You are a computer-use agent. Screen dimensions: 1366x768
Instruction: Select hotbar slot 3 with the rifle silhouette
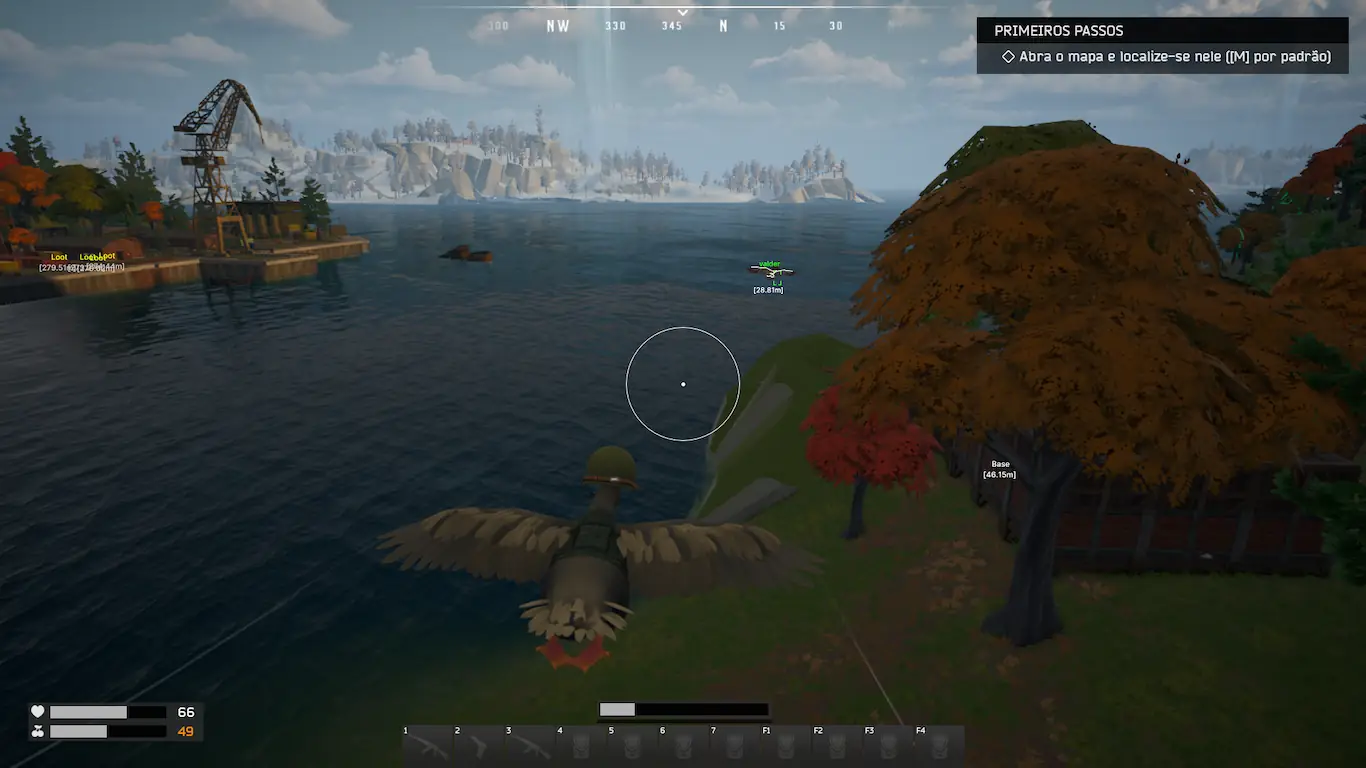[529, 746]
